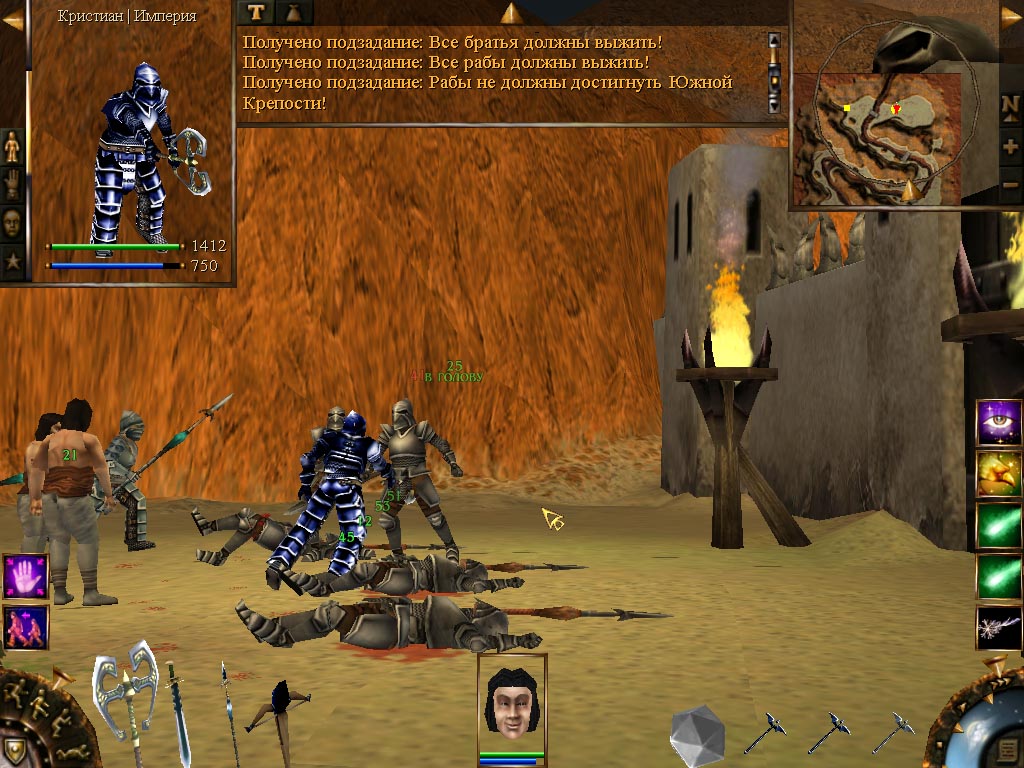Open the body figure tab beside portrait
The height and width of the screenshot is (768, 1024).
(x=13, y=146)
